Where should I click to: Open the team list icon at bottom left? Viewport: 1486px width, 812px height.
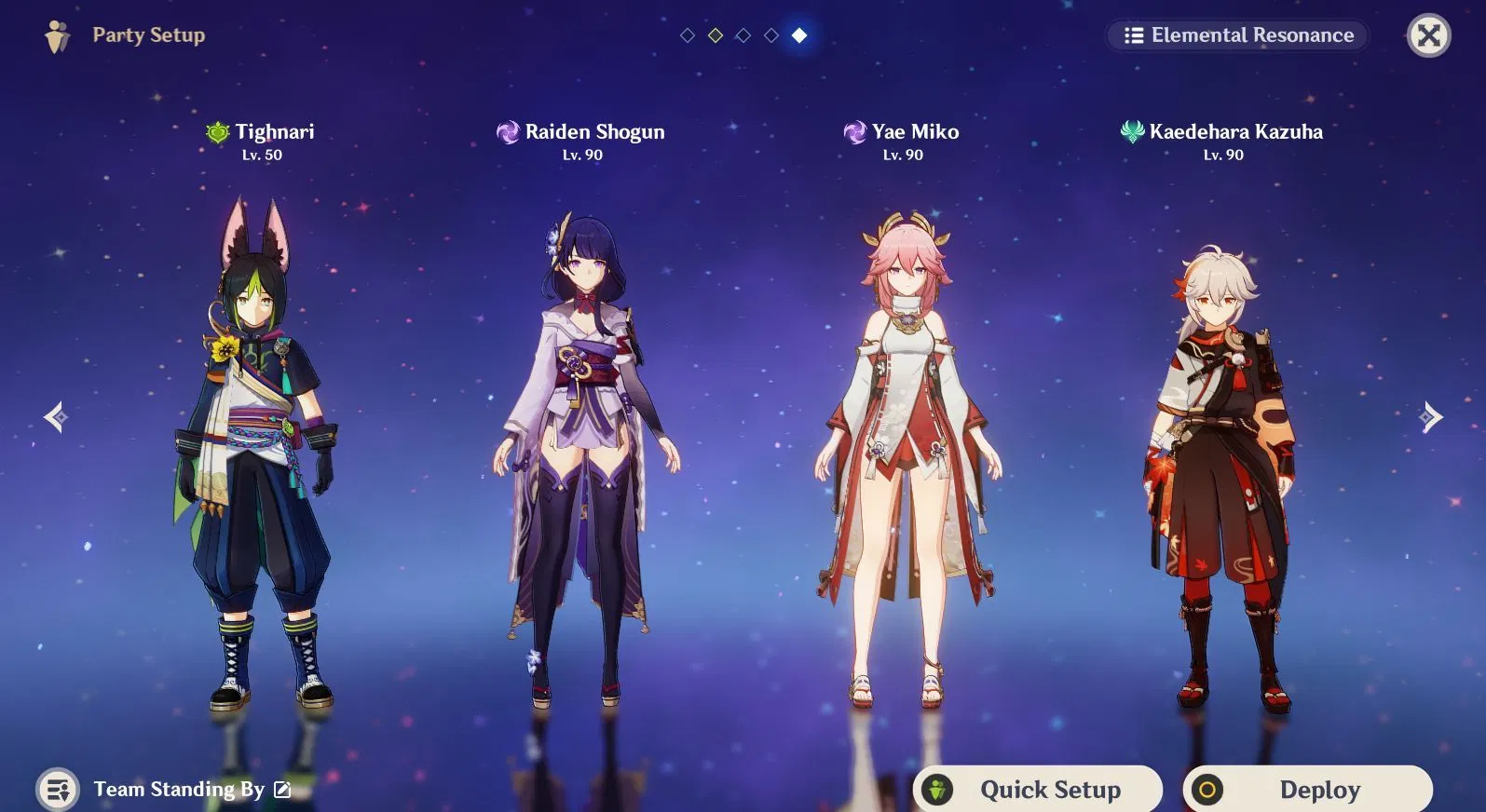58,790
